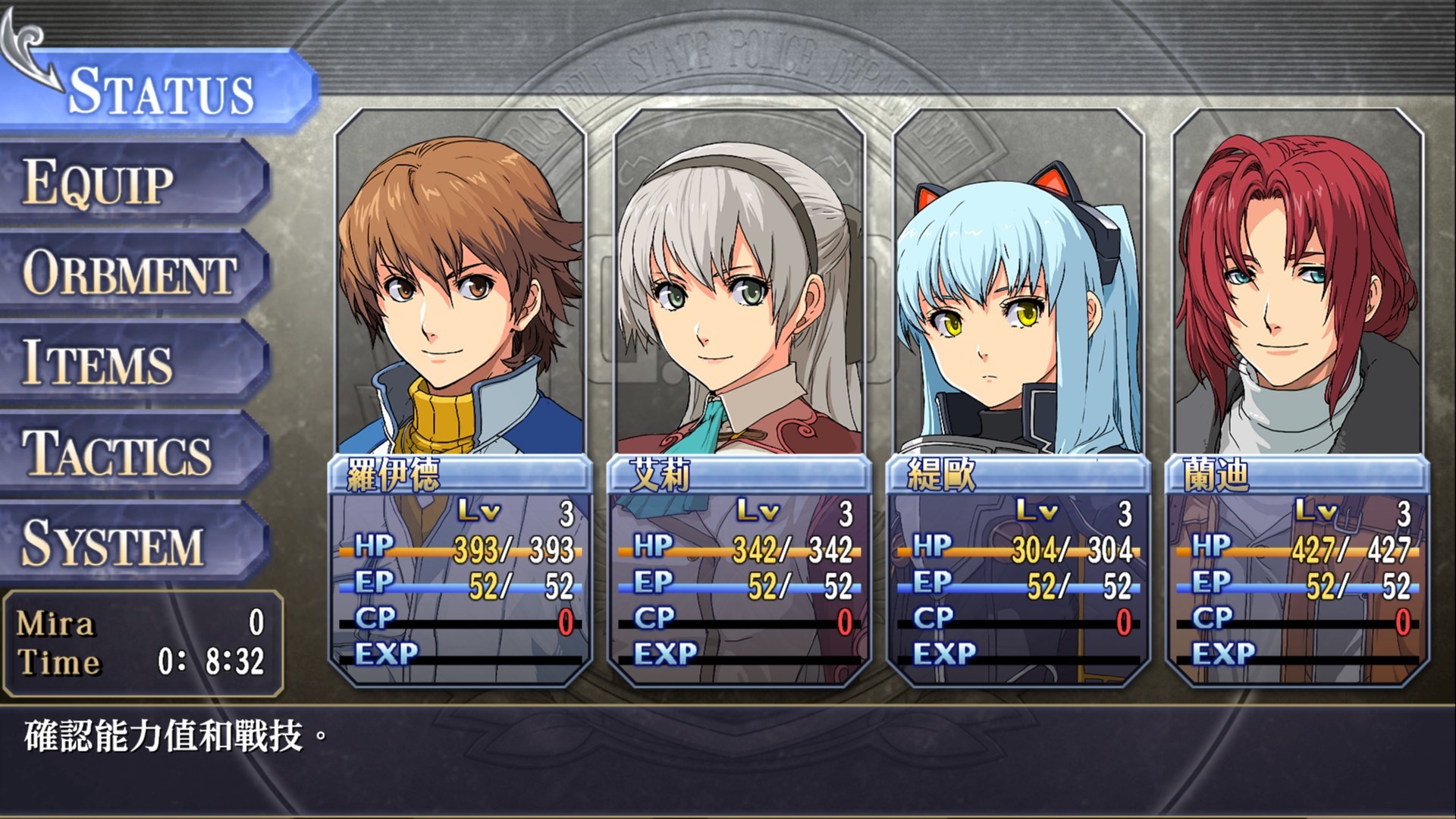Open the Status menu entry

(x=161, y=92)
